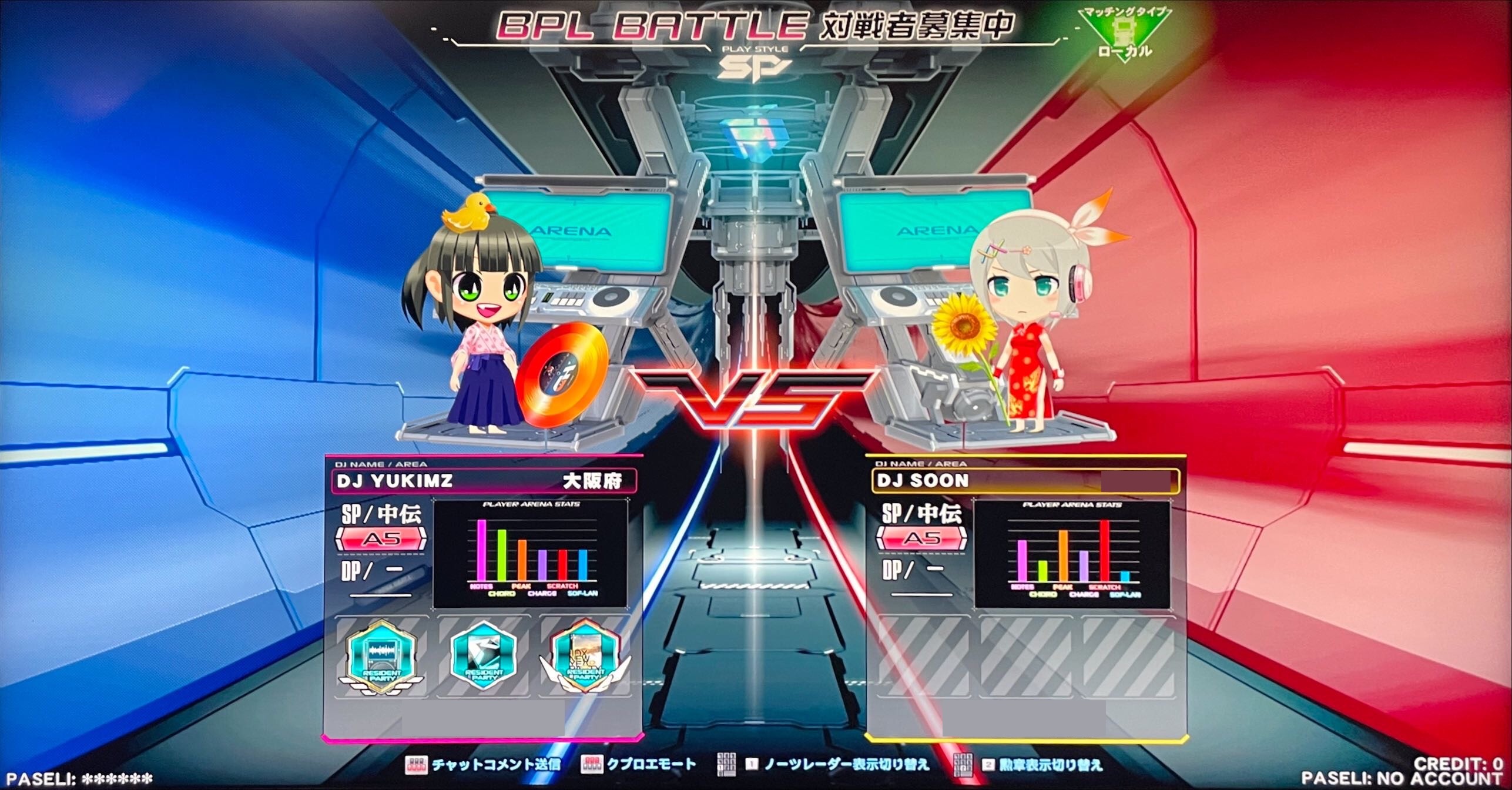Click DJ SOON's A5 class badge

pos(921,539)
